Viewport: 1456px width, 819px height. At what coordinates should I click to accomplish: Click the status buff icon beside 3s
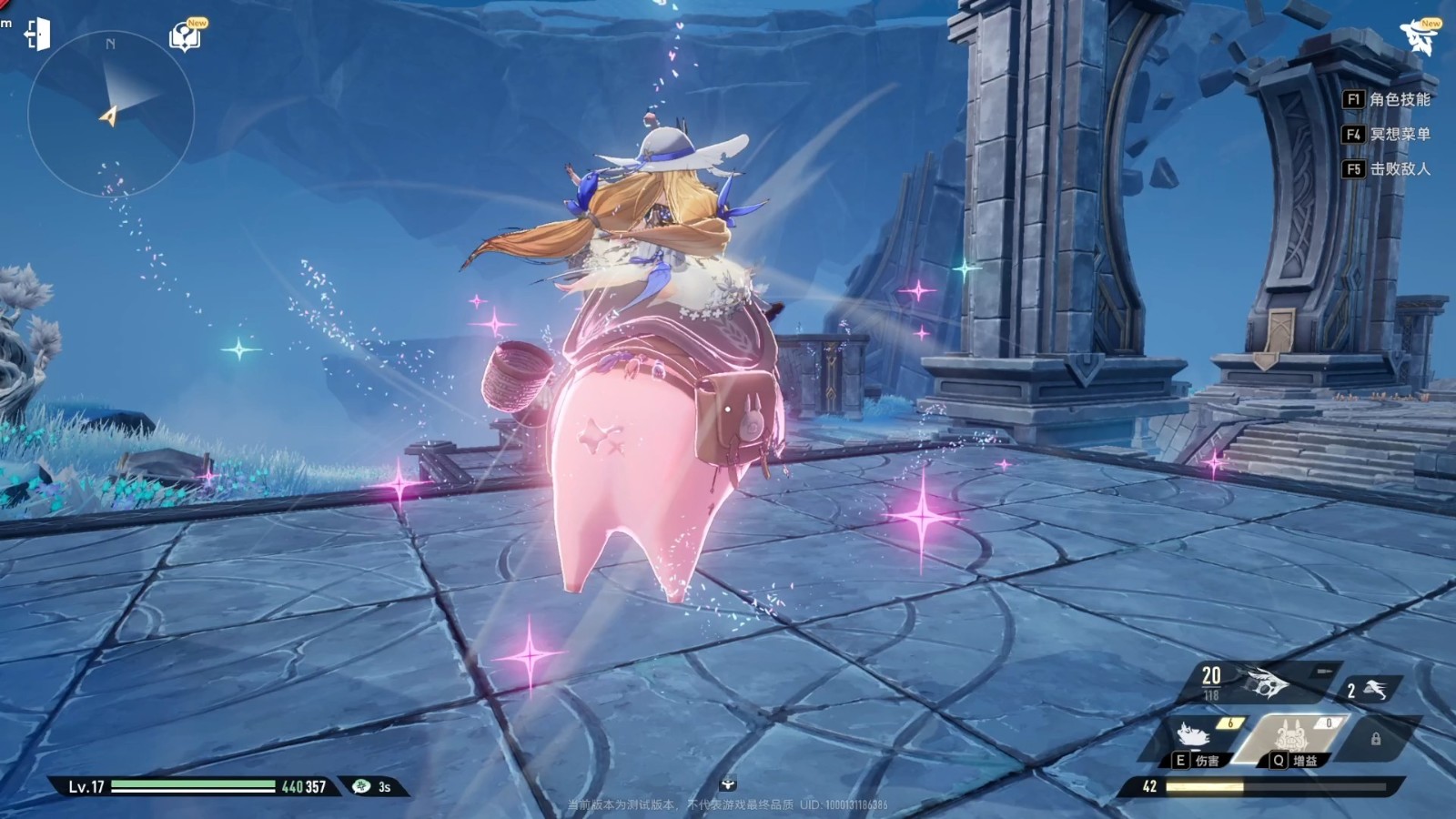click(362, 786)
